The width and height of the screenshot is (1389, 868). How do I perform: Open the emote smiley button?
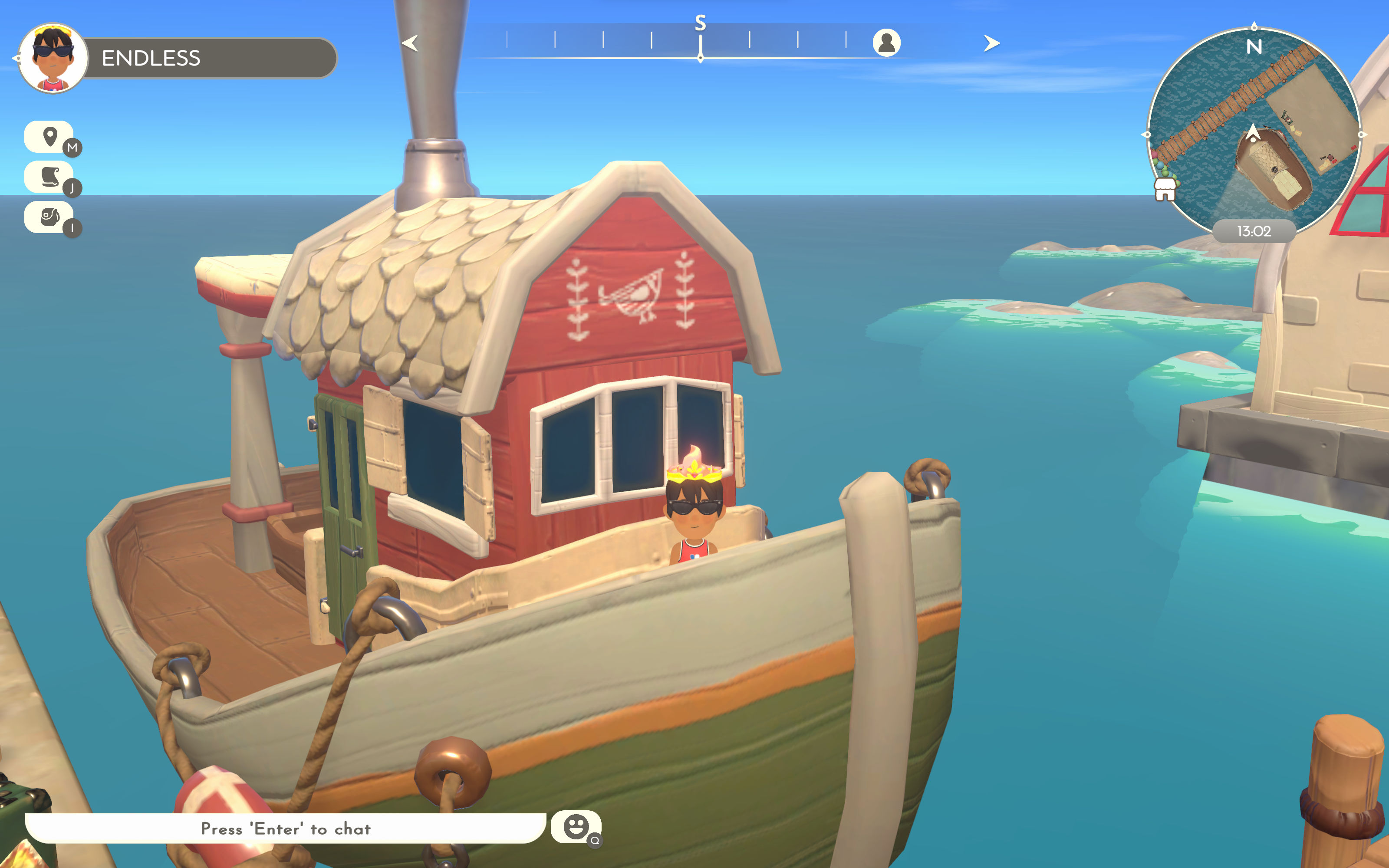pos(576,827)
